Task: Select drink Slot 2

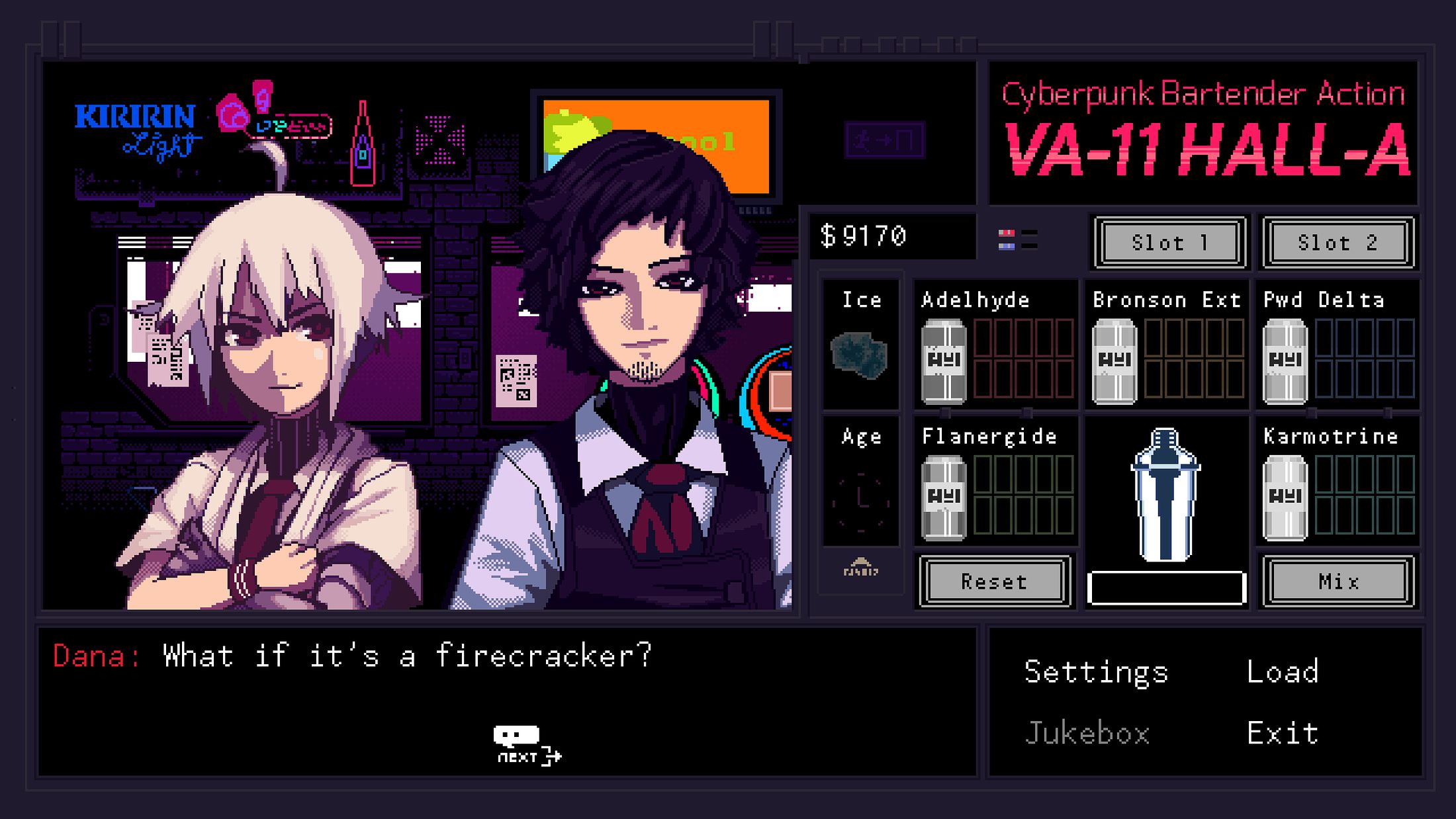Action: [1338, 243]
